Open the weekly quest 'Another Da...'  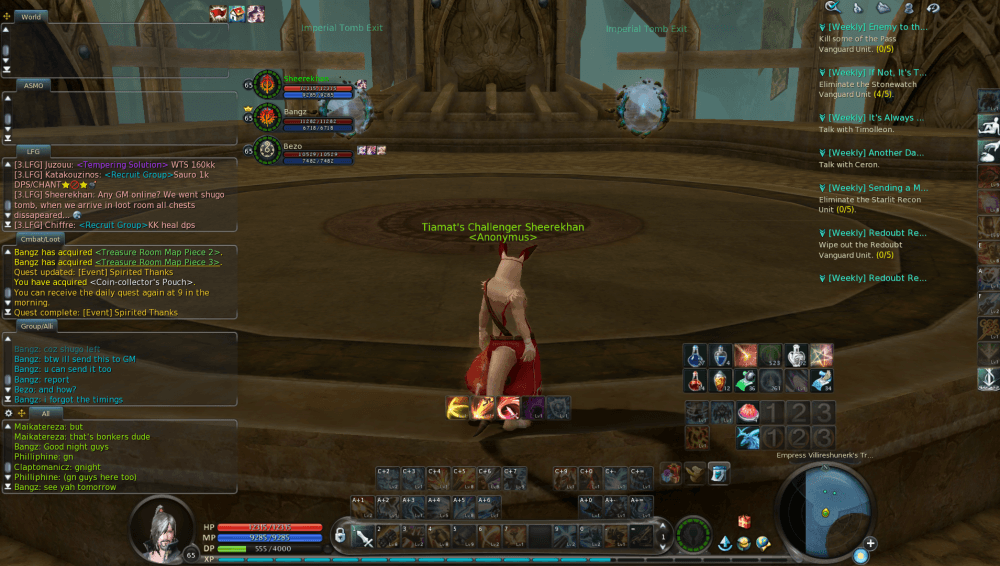(875, 153)
